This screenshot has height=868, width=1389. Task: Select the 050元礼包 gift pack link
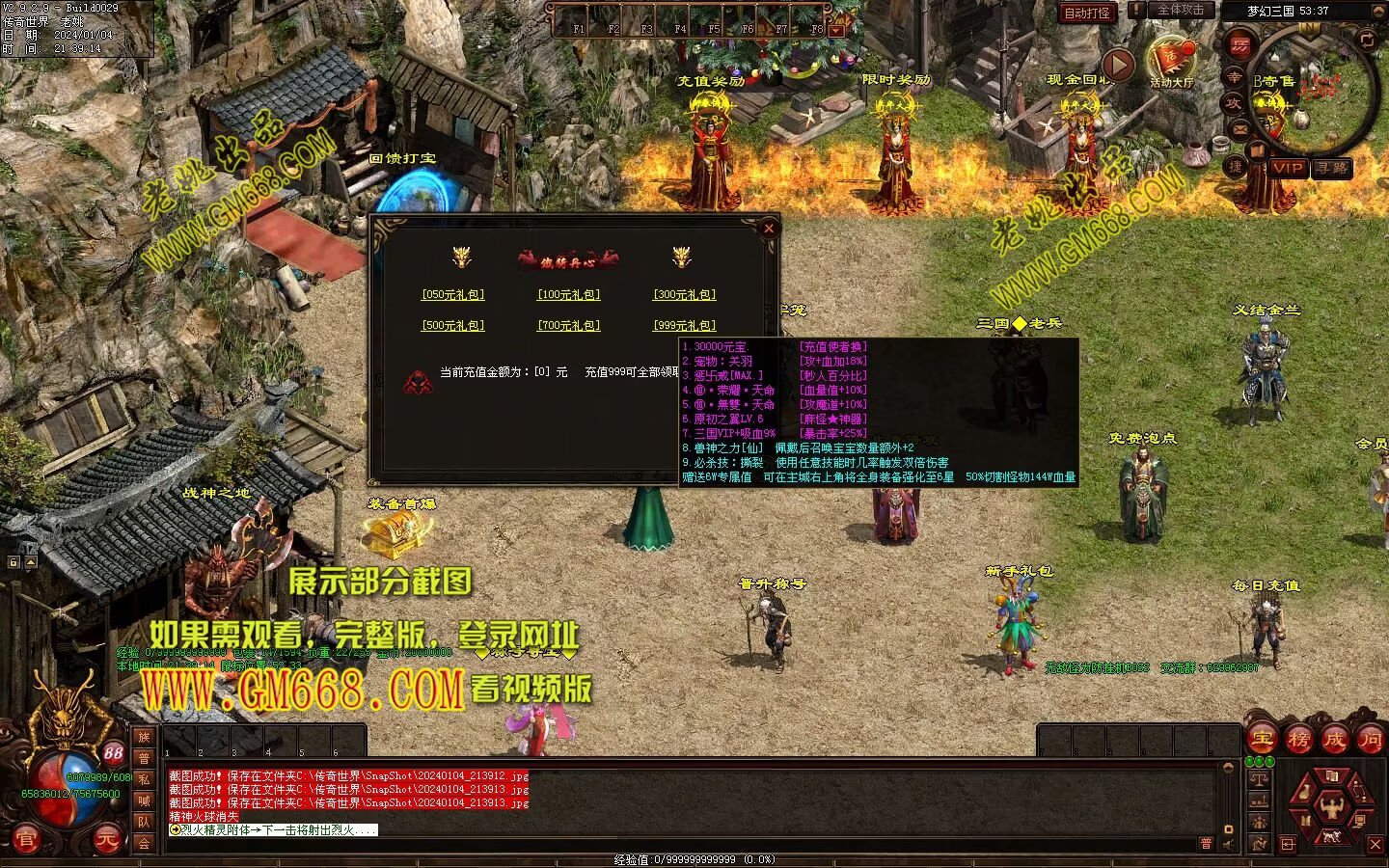point(452,295)
